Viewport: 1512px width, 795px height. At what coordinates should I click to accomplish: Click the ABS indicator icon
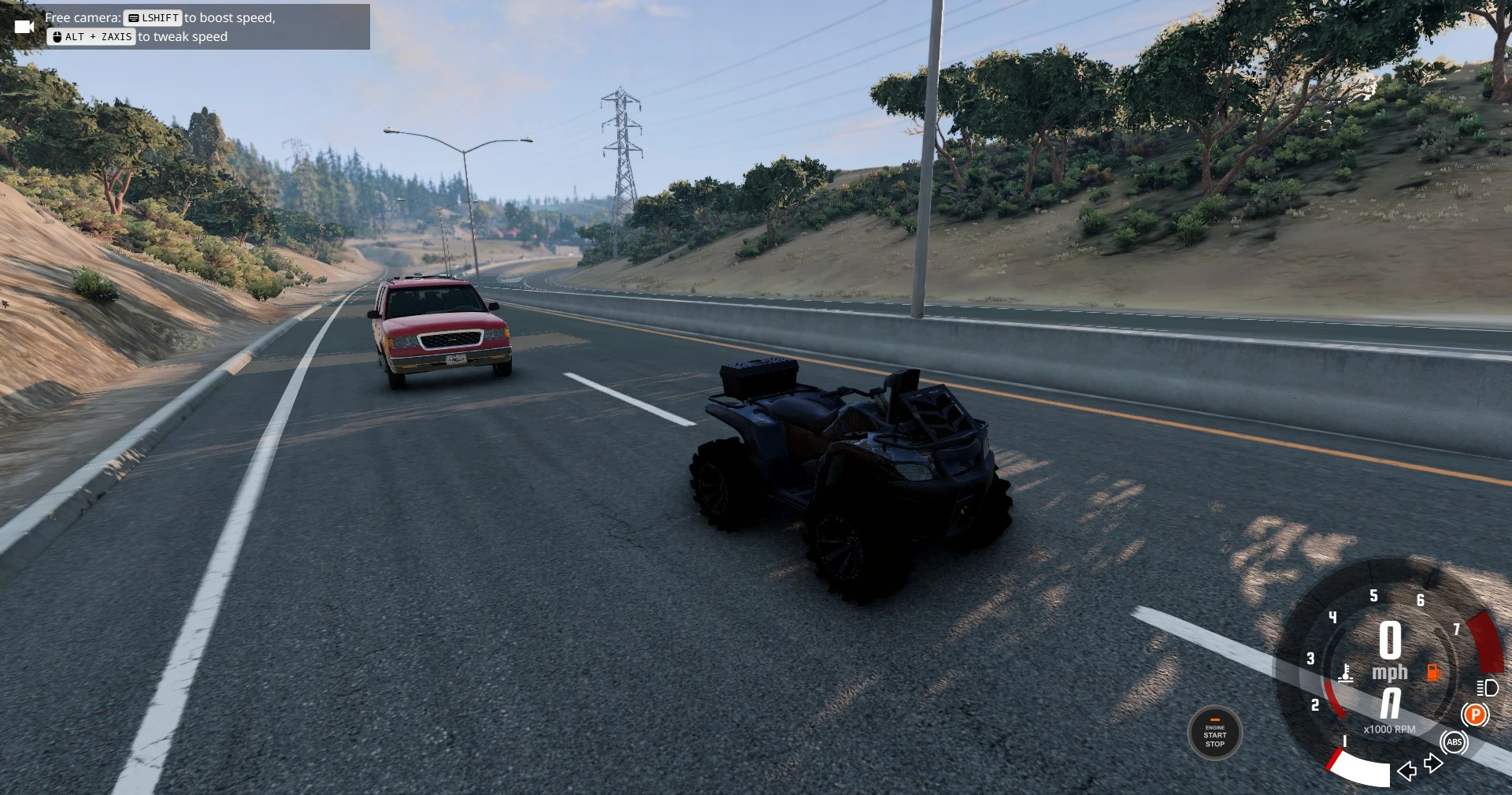[x=1455, y=742]
